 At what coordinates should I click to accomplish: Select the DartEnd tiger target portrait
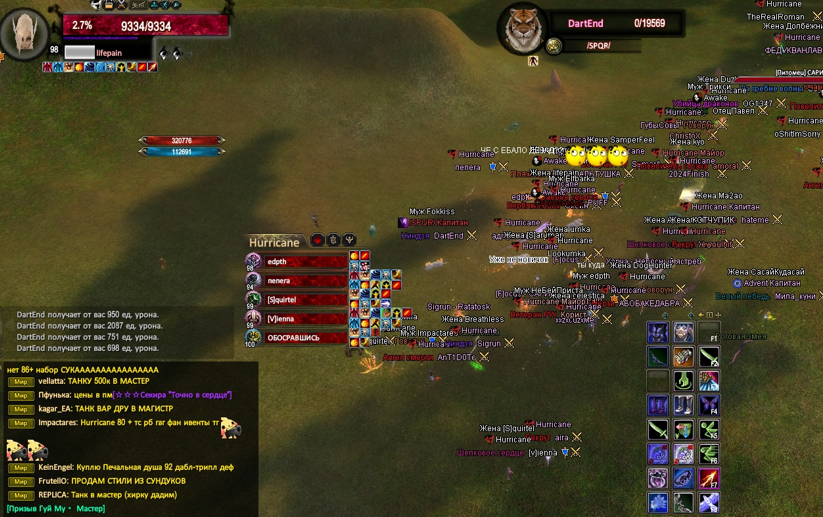click(x=521, y=30)
